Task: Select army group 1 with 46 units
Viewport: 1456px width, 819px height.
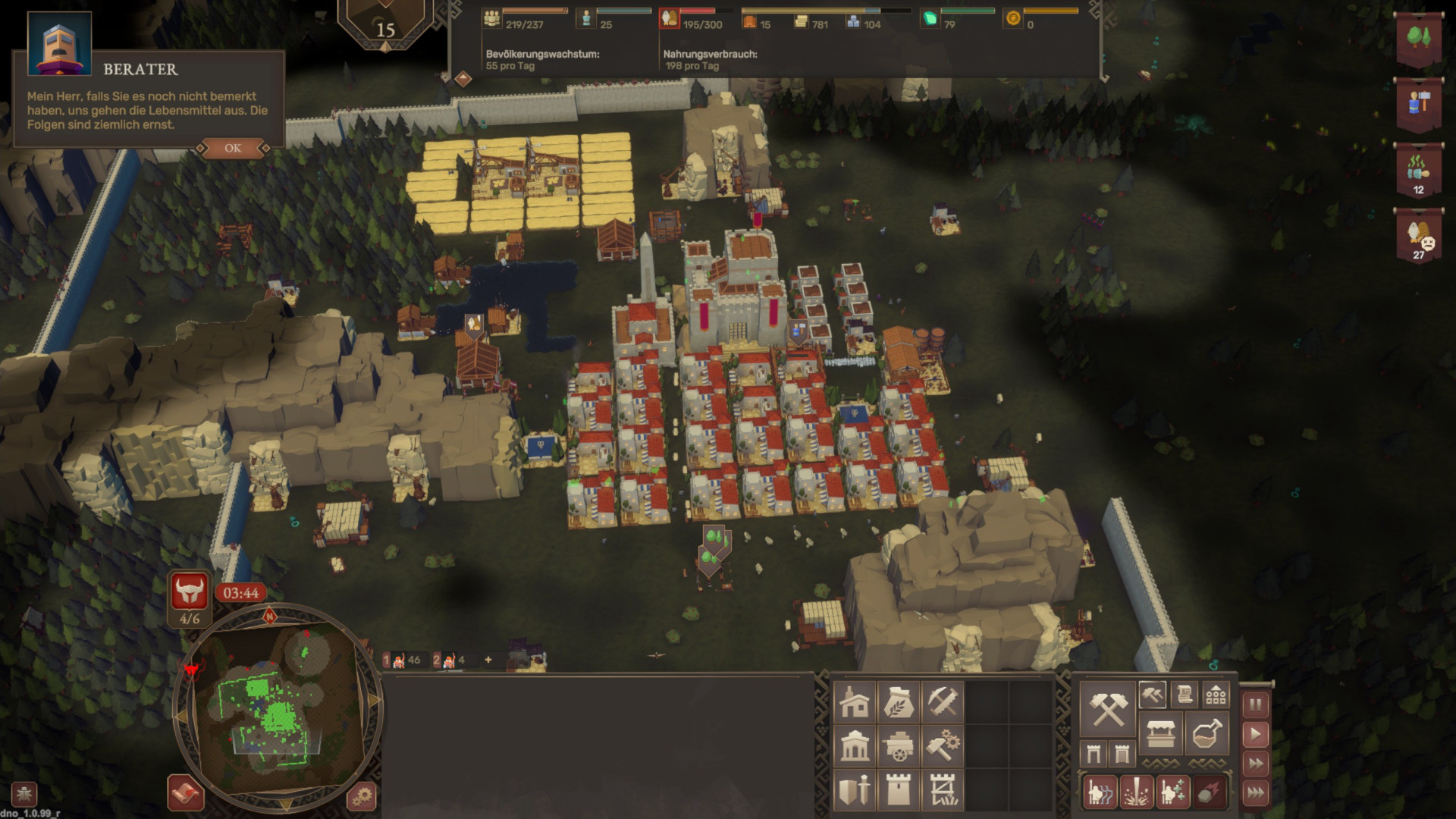Action: point(403,660)
